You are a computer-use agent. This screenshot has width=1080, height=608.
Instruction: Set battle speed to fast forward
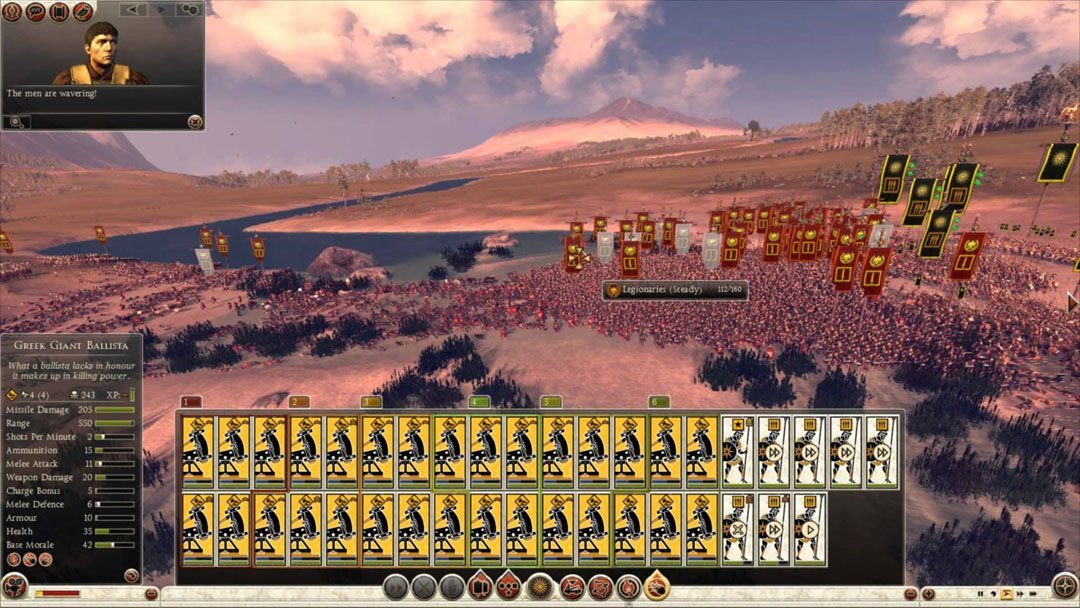[1019, 594]
